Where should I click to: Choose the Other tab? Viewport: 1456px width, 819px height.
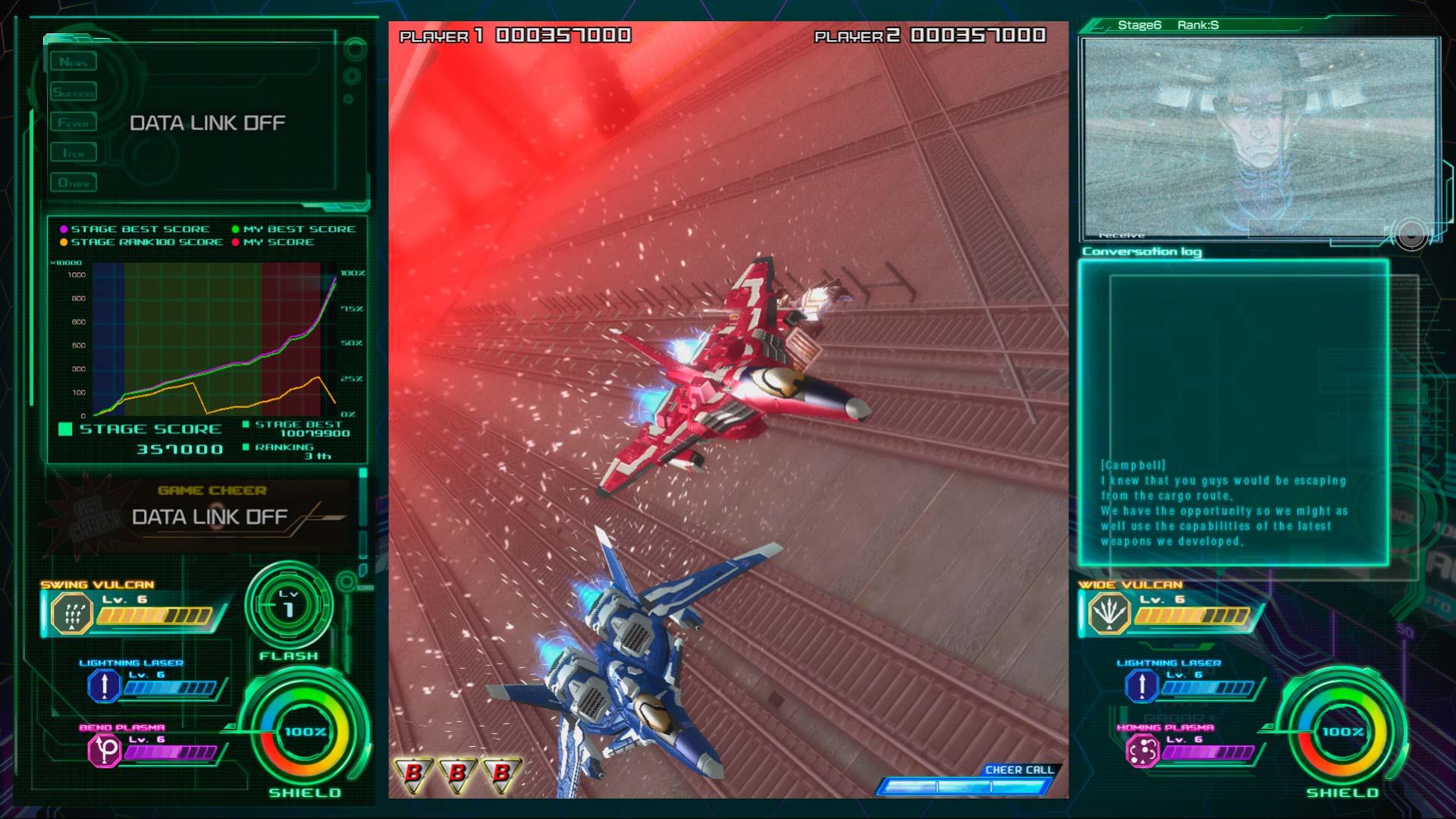coord(74,183)
